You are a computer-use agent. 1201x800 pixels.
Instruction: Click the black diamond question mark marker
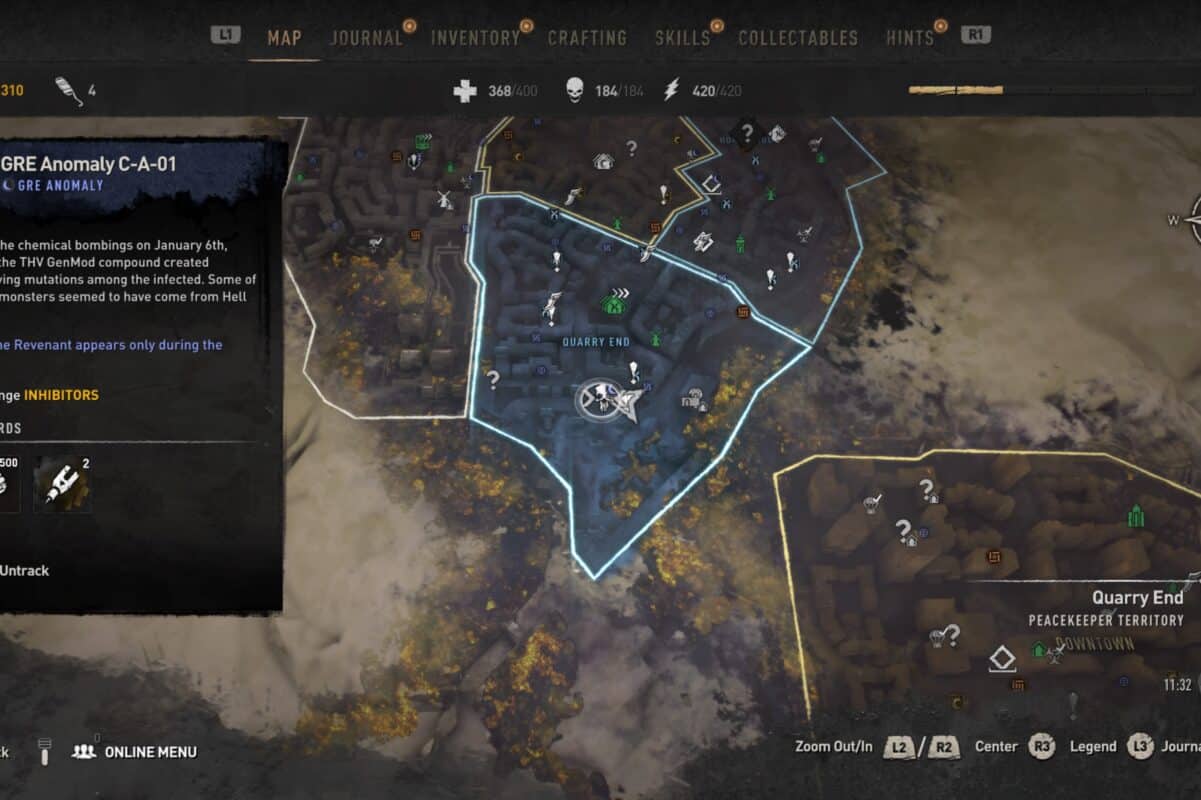point(746,131)
